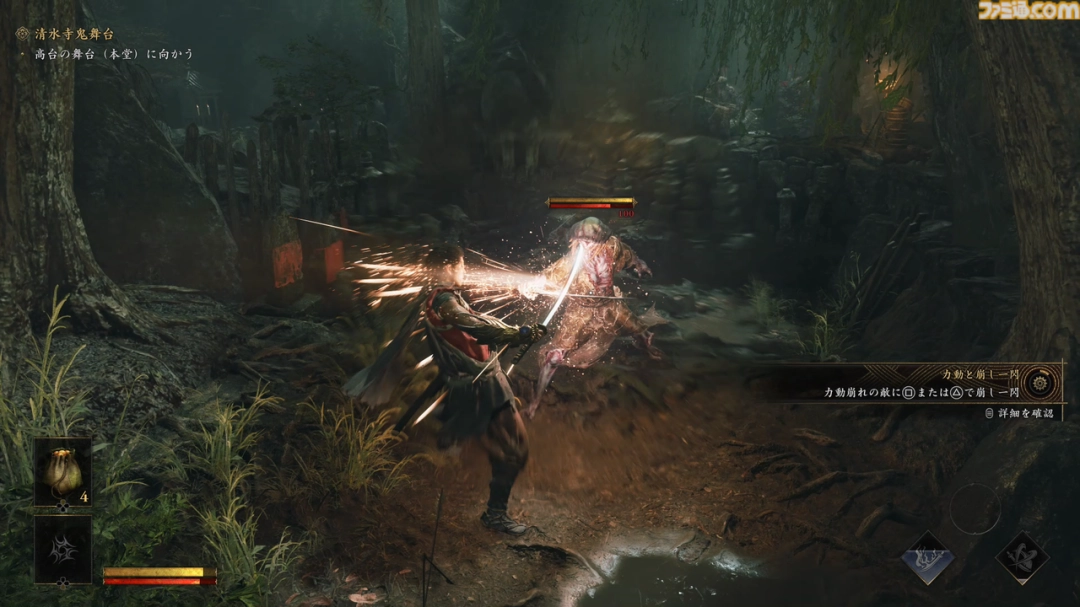Click the ファミ通.com watermark logo
1080x607 pixels.
[1028, 11]
